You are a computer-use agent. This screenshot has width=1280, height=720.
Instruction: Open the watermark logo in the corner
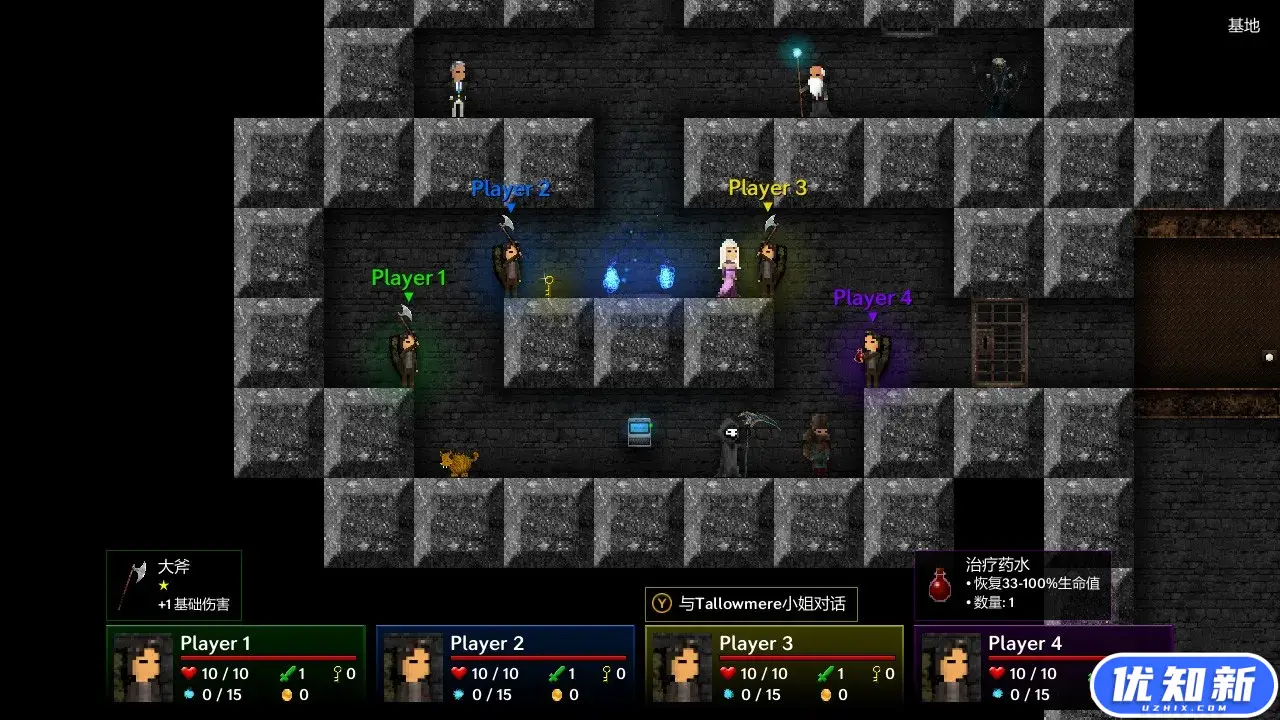[x=1184, y=686]
